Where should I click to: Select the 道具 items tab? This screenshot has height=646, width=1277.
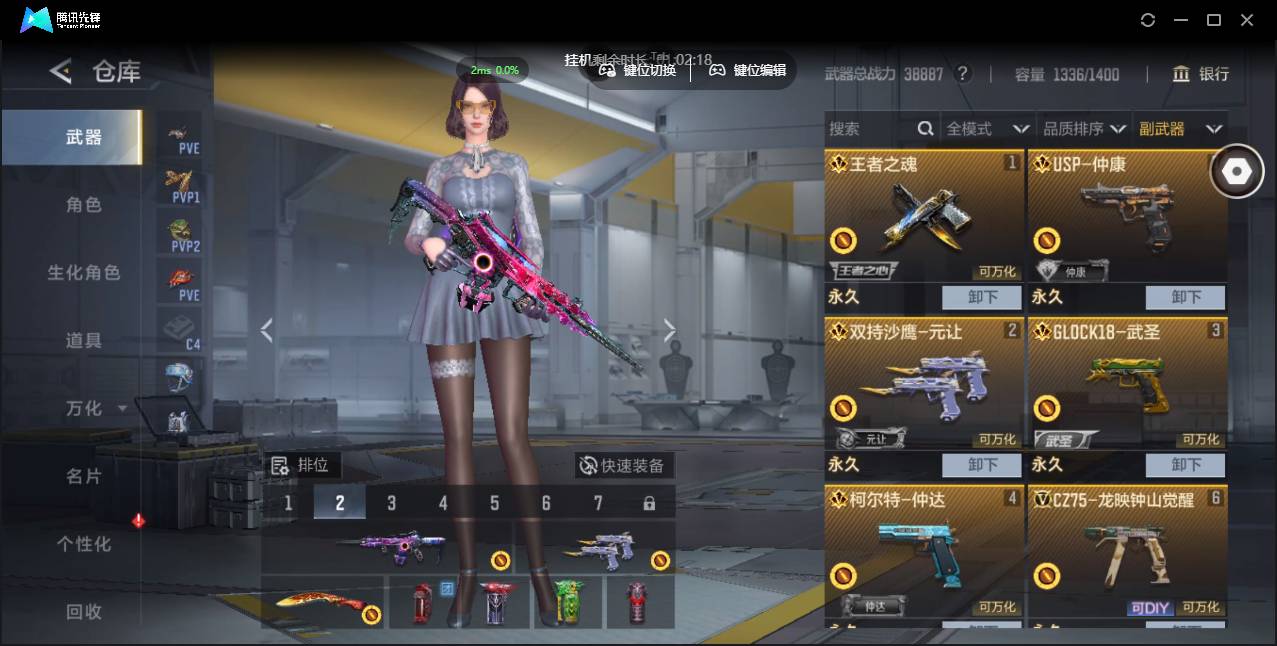pos(84,341)
